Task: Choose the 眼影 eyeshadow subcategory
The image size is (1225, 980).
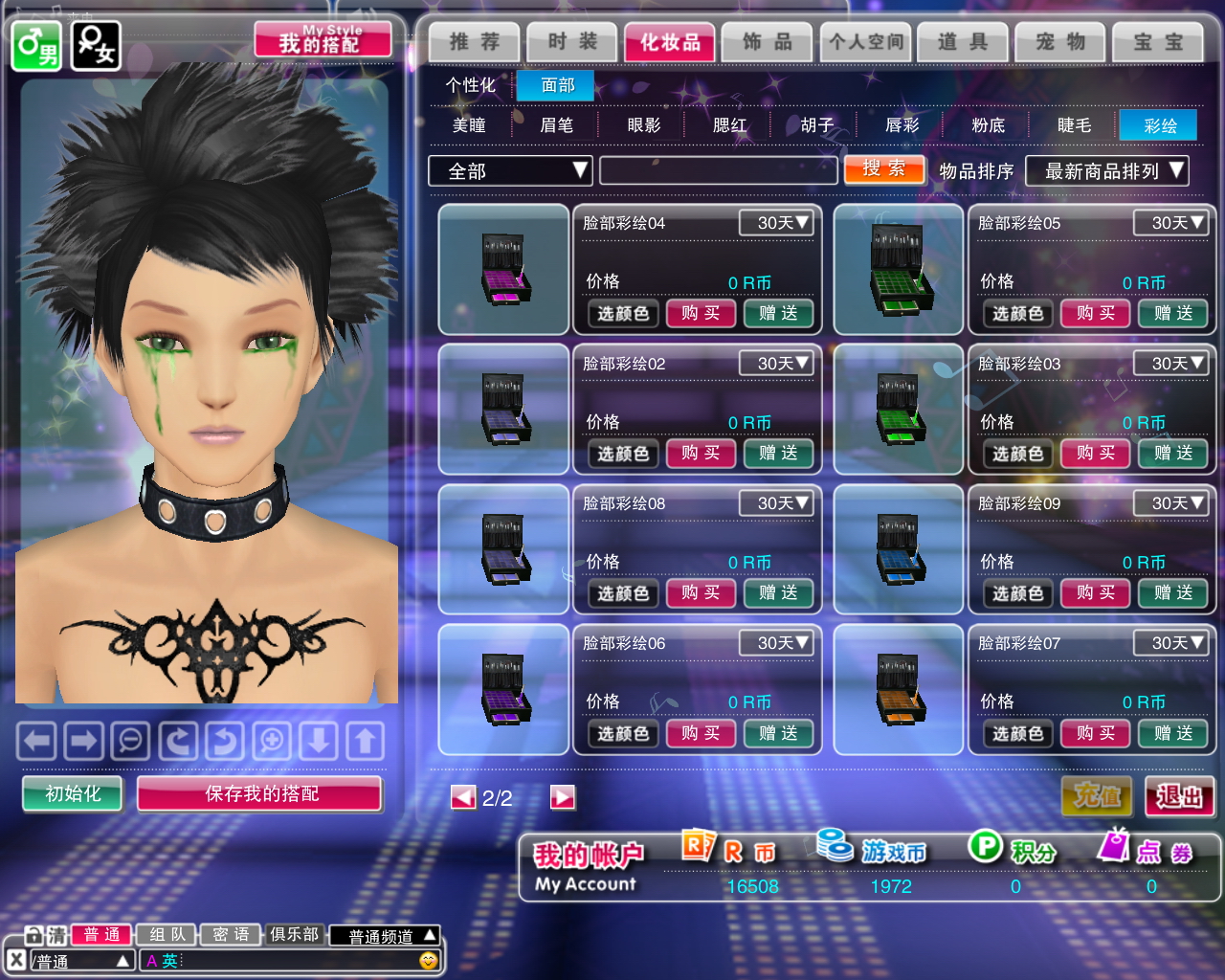Action: 643,125
